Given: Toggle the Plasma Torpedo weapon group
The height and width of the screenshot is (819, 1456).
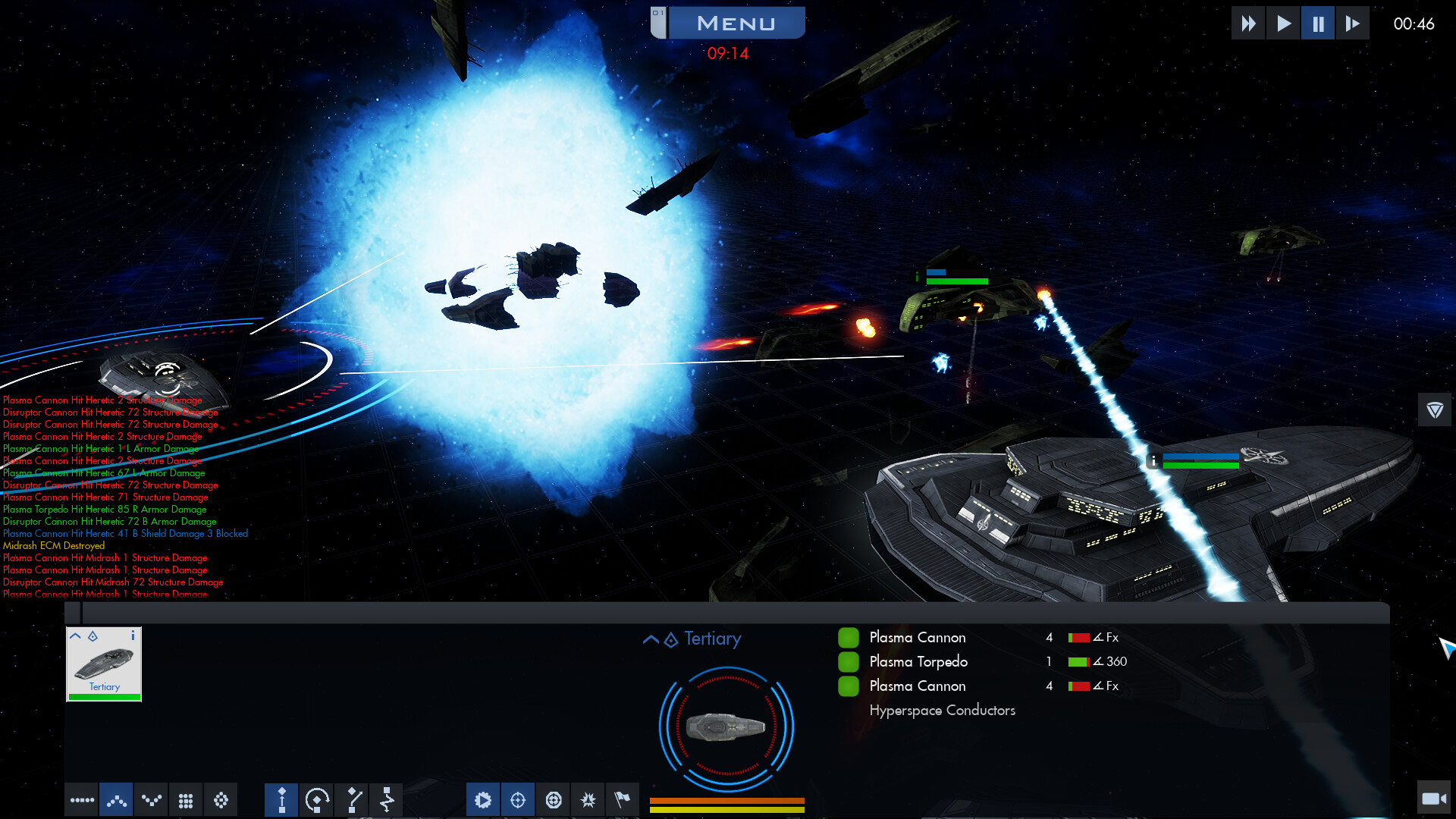Looking at the screenshot, I should 849,661.
